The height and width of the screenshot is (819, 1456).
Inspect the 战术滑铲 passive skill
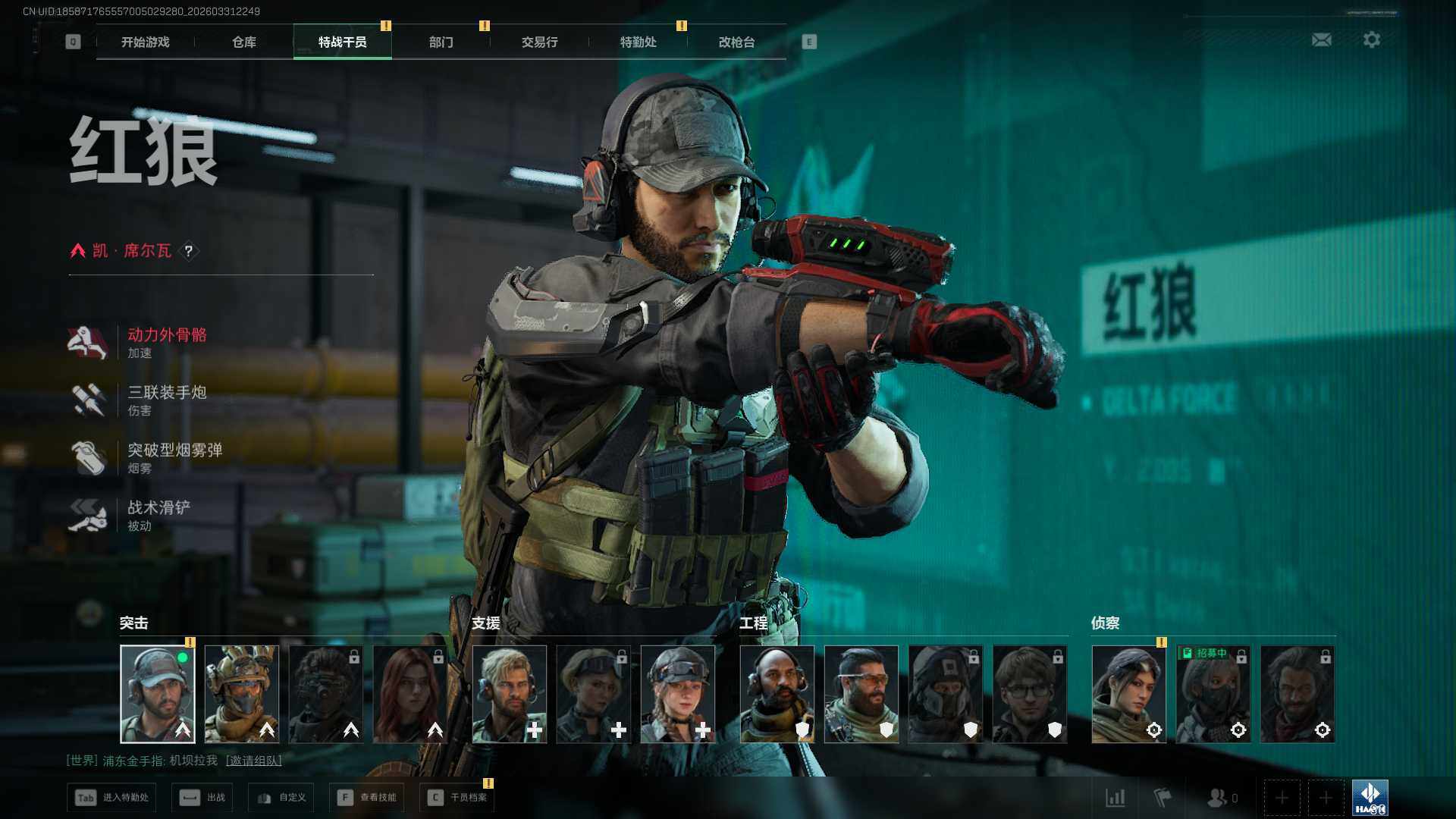[158, 515]
